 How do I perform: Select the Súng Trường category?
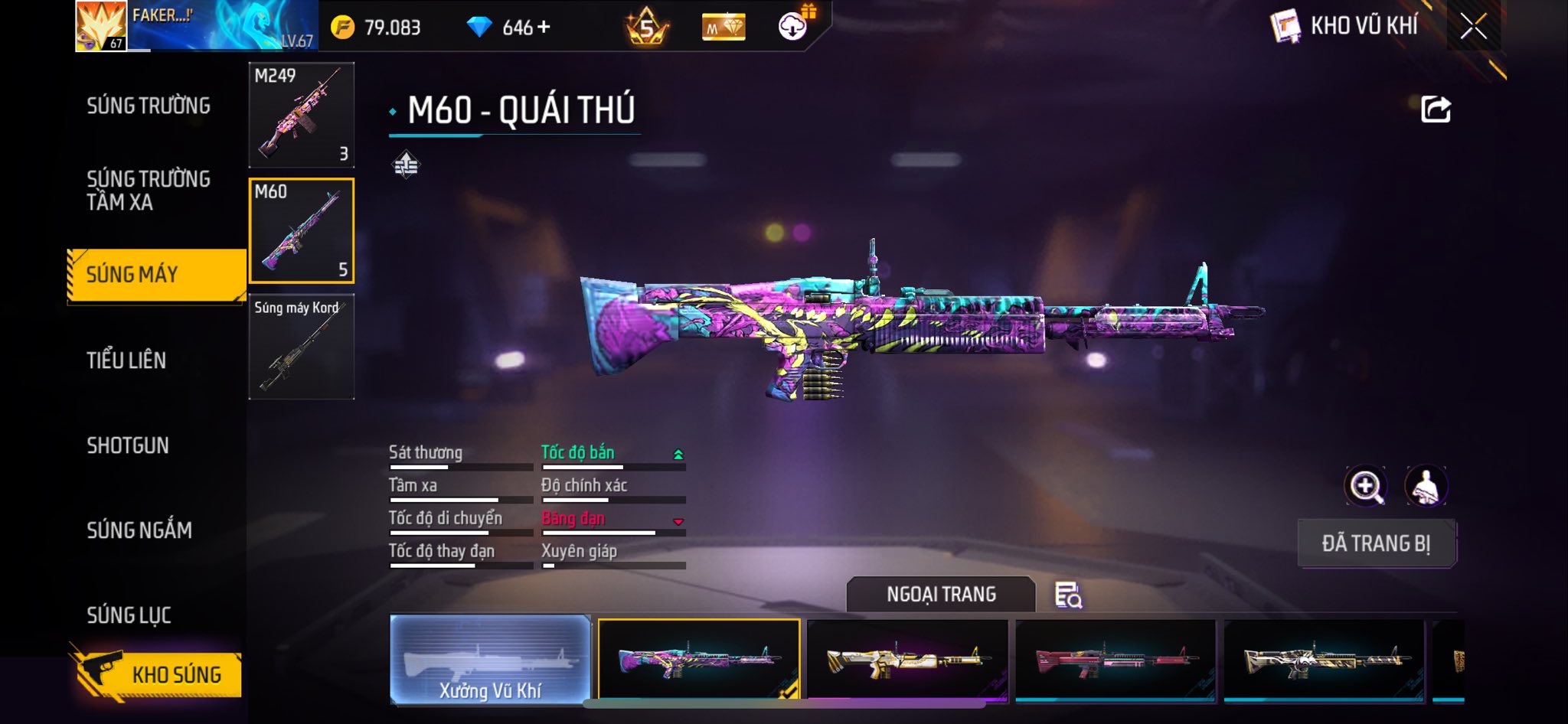[149, 106]
